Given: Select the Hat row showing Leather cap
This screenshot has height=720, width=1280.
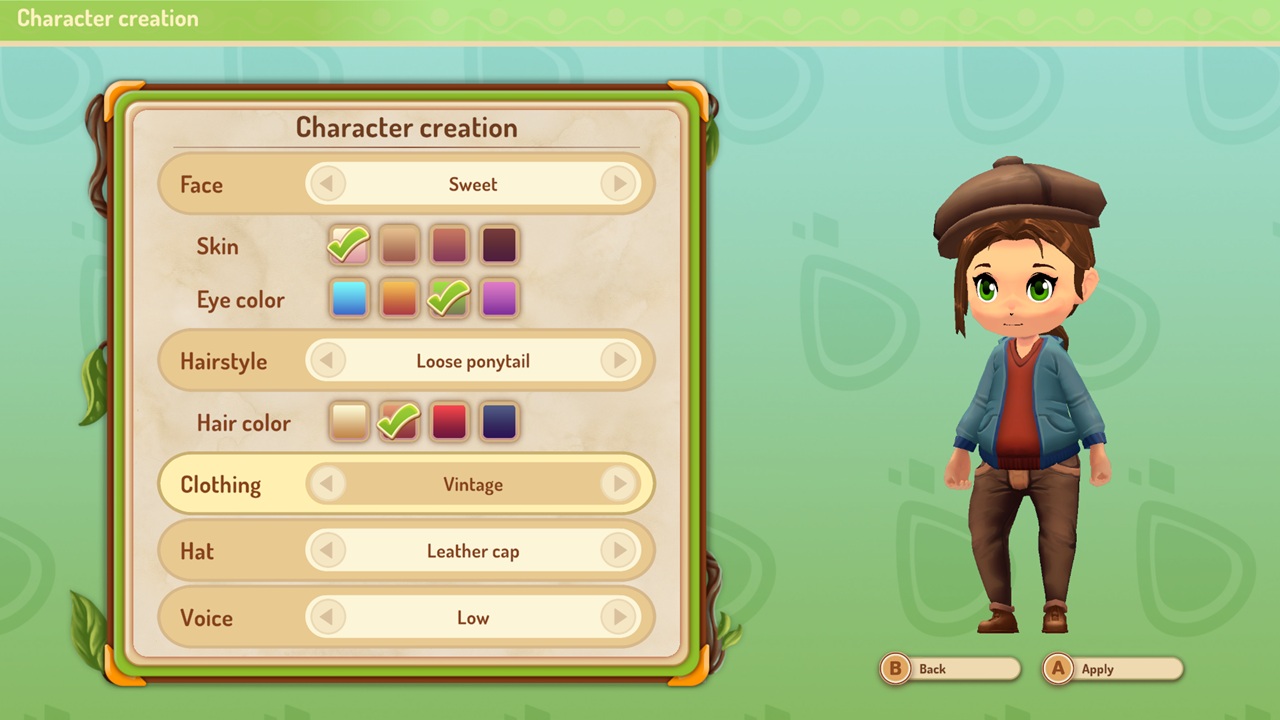Looking at the screenshot, I should [x=473, y=551].
